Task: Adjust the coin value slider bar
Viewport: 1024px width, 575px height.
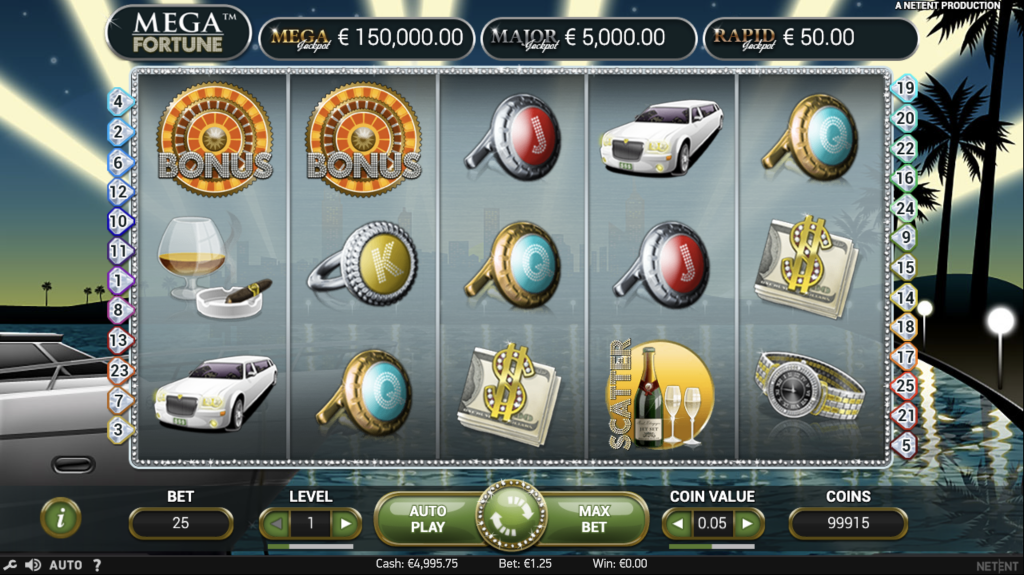Action: point(711,547)
